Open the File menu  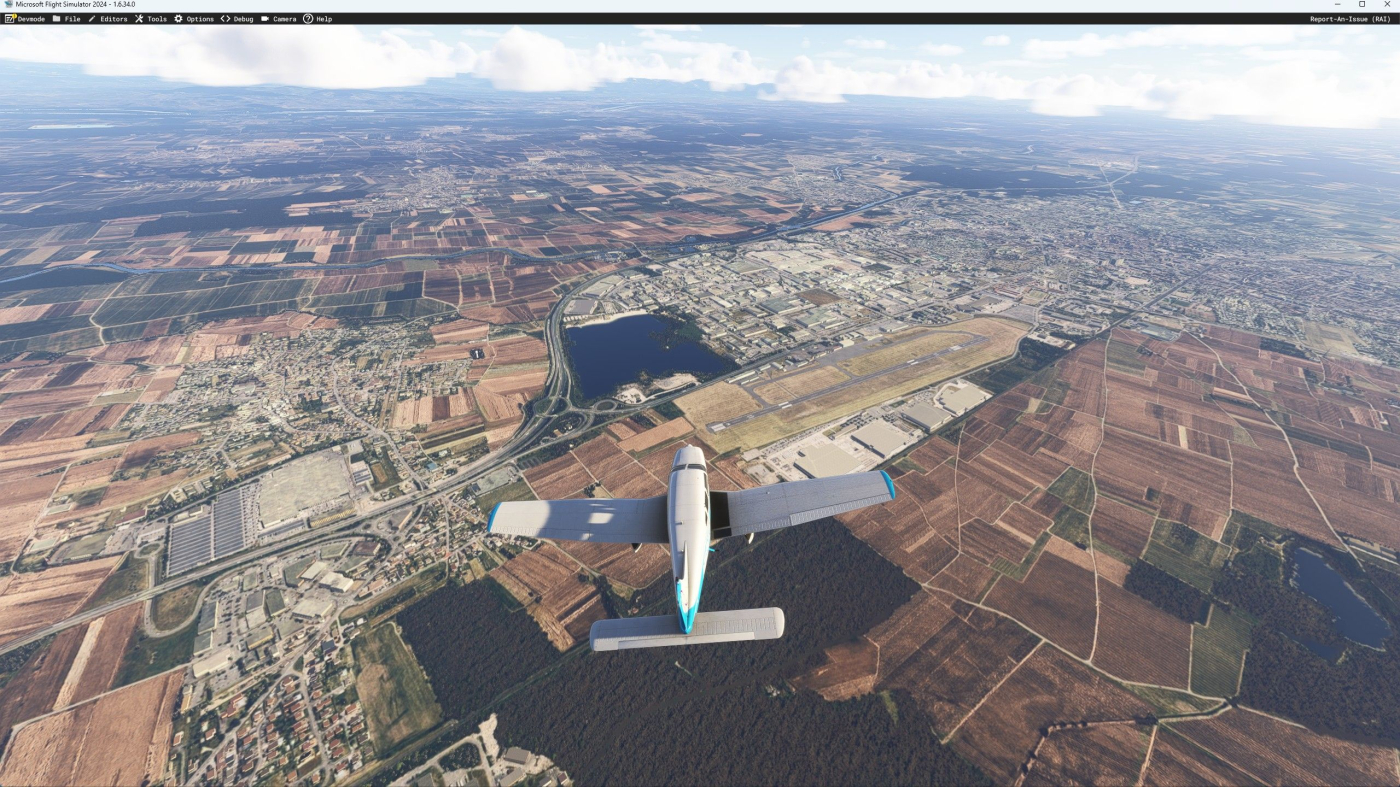click(67, 19)
